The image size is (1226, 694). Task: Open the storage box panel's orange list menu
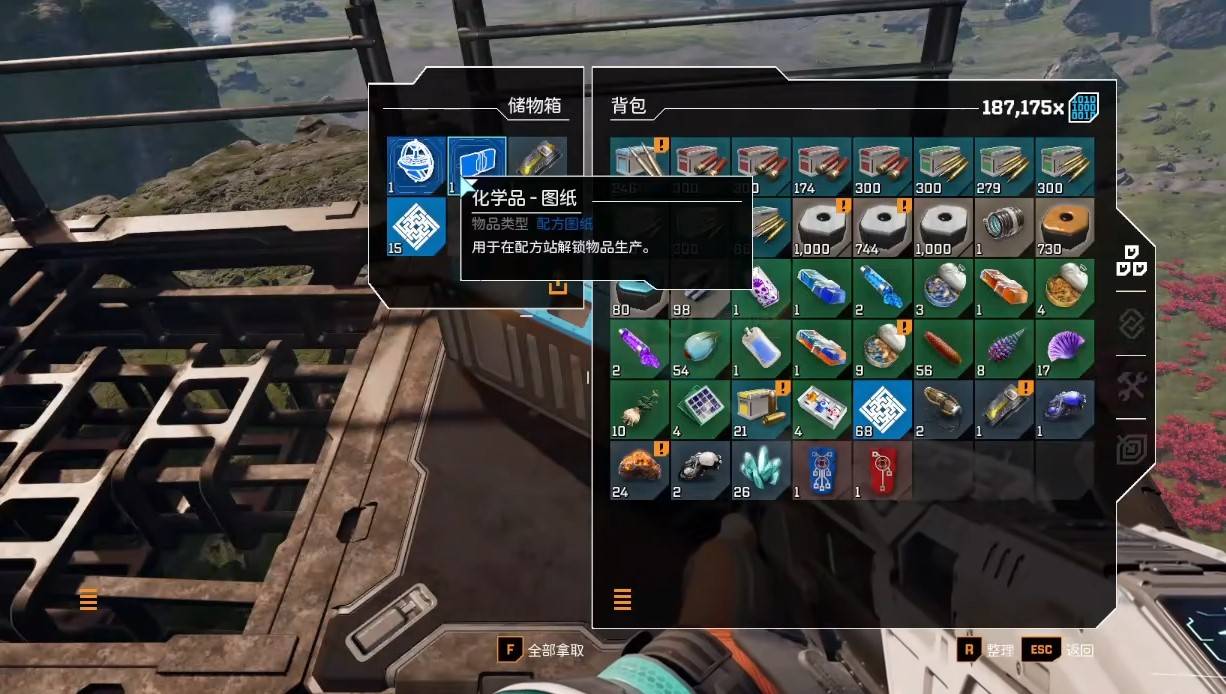pos(88,600)
